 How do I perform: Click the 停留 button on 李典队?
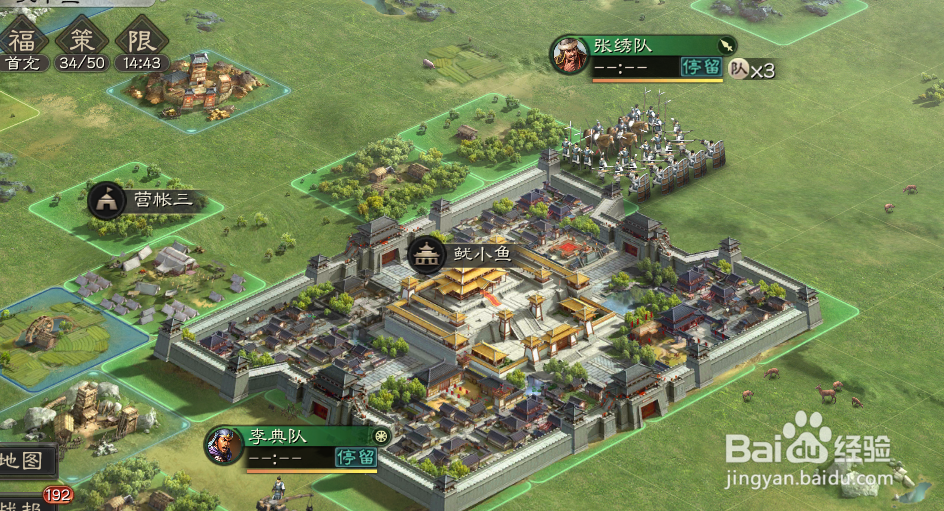pyautogui.click(x=355, y=458)
